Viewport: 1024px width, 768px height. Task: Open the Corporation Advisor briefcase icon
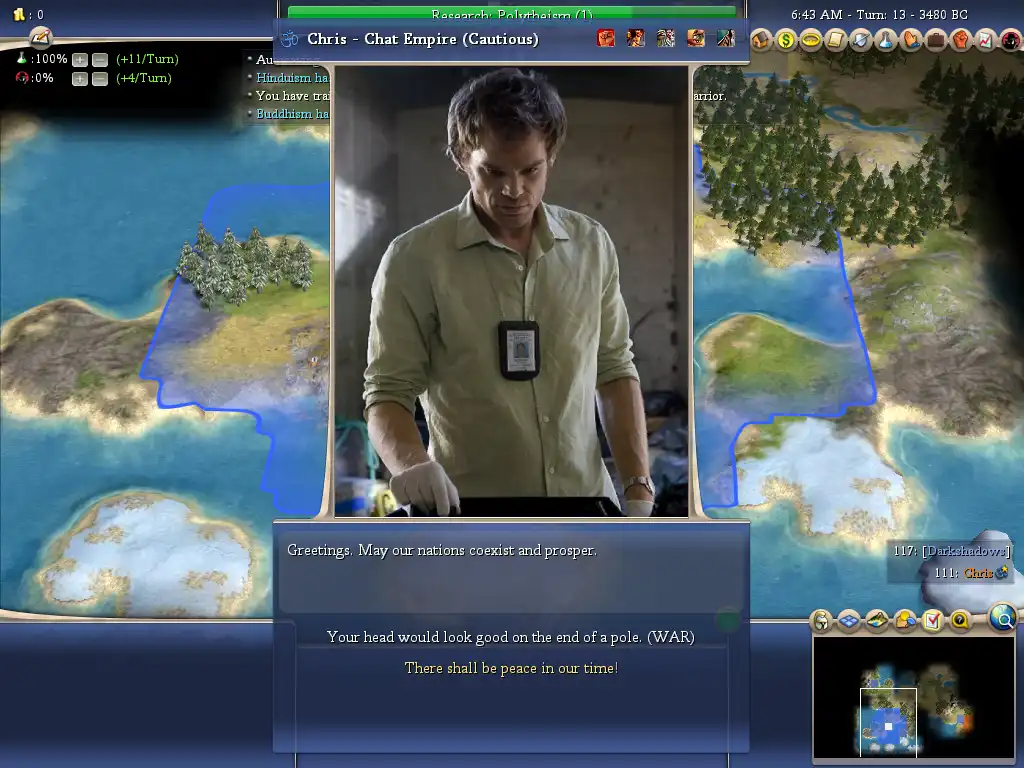pyautogui.click(x=936, y=40)
